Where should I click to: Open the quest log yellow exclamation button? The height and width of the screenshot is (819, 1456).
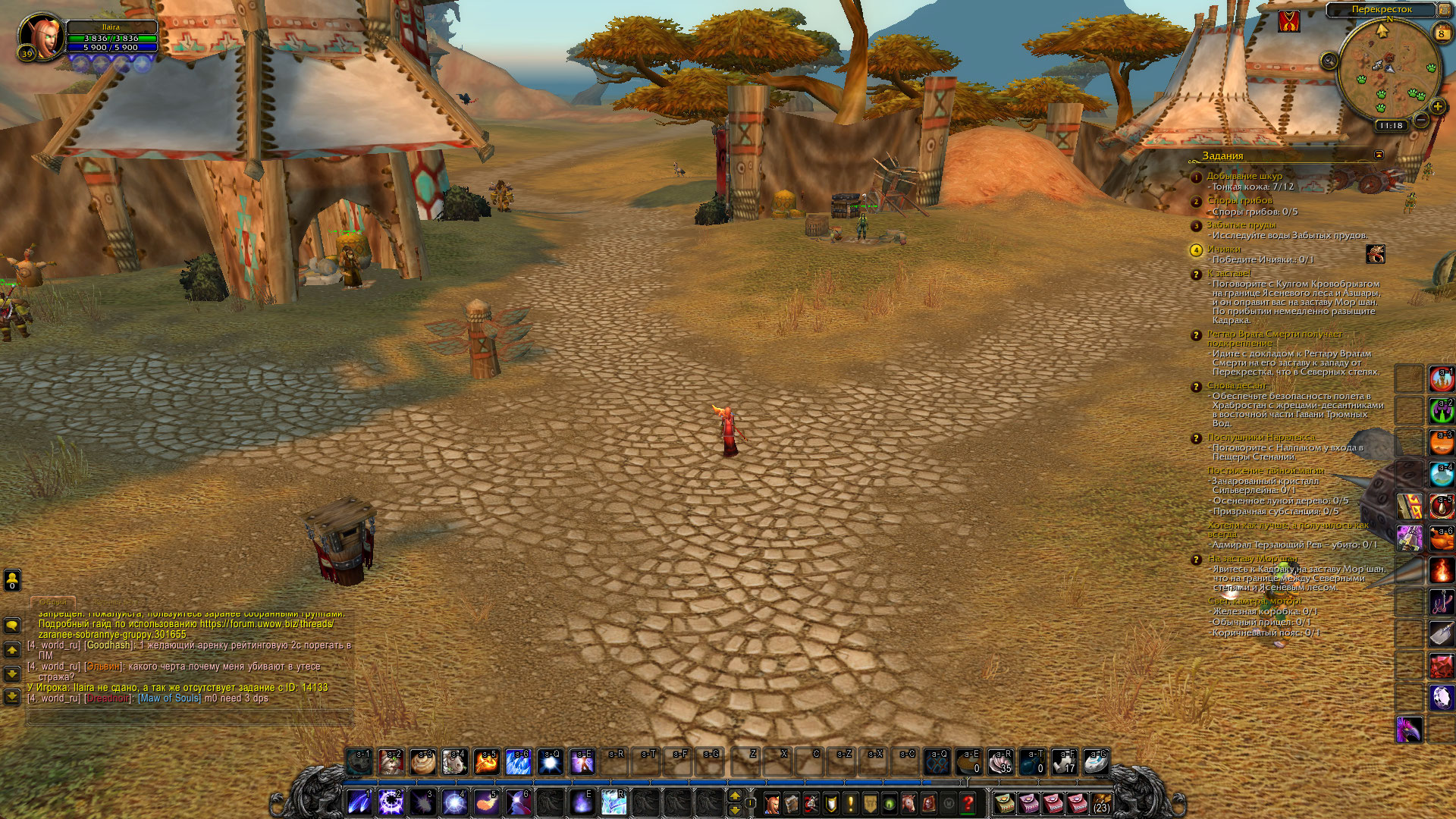850,803
